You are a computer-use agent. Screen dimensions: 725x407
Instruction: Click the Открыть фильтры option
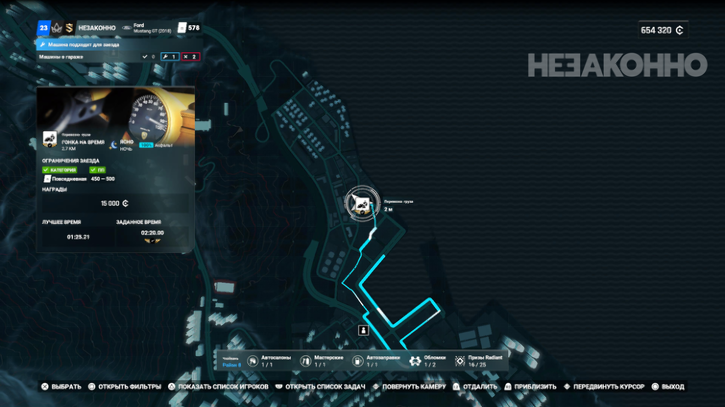125,387
